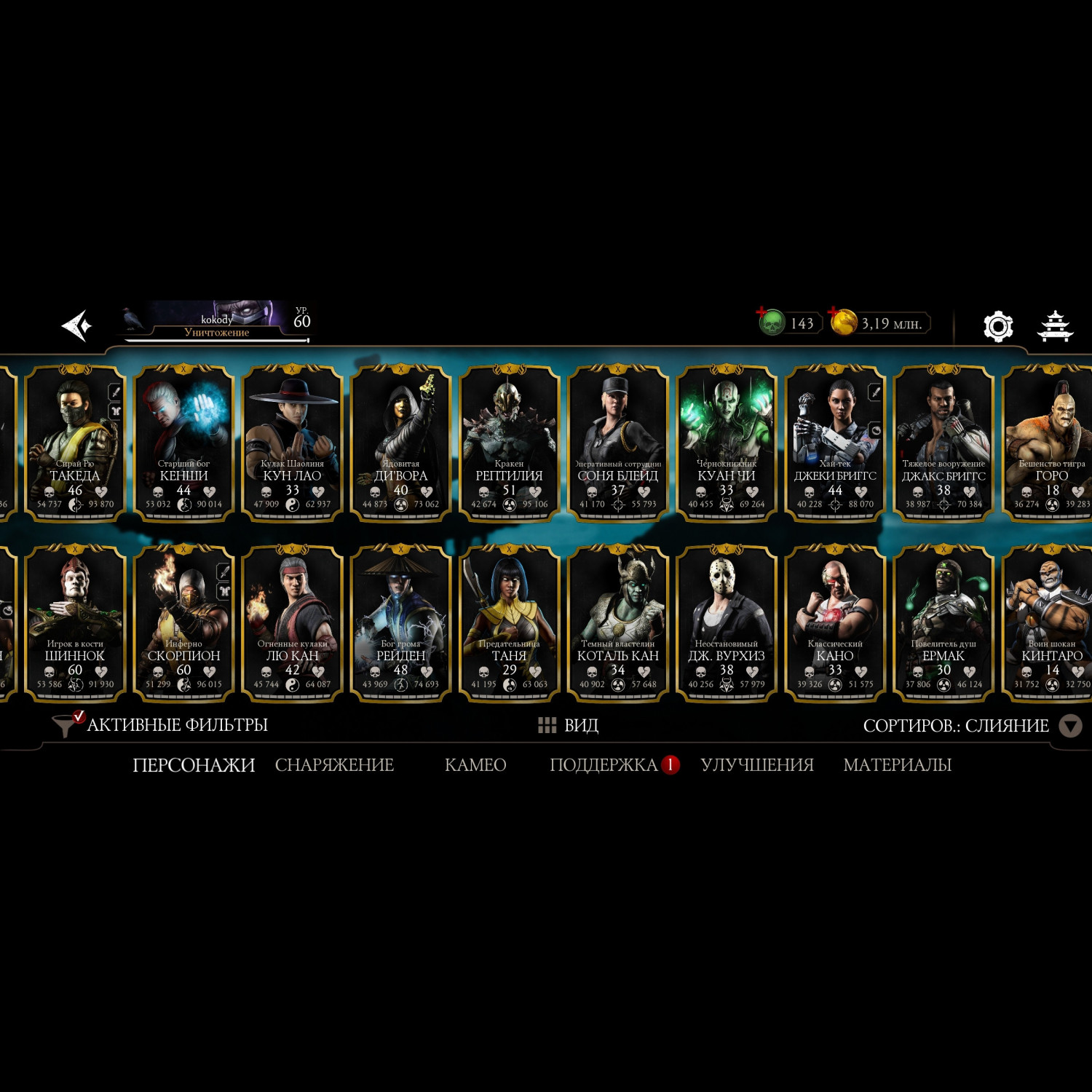Select the Дж. Вурхиз card
This screenshot has width=1092, height=1092.
pos(726,623)
